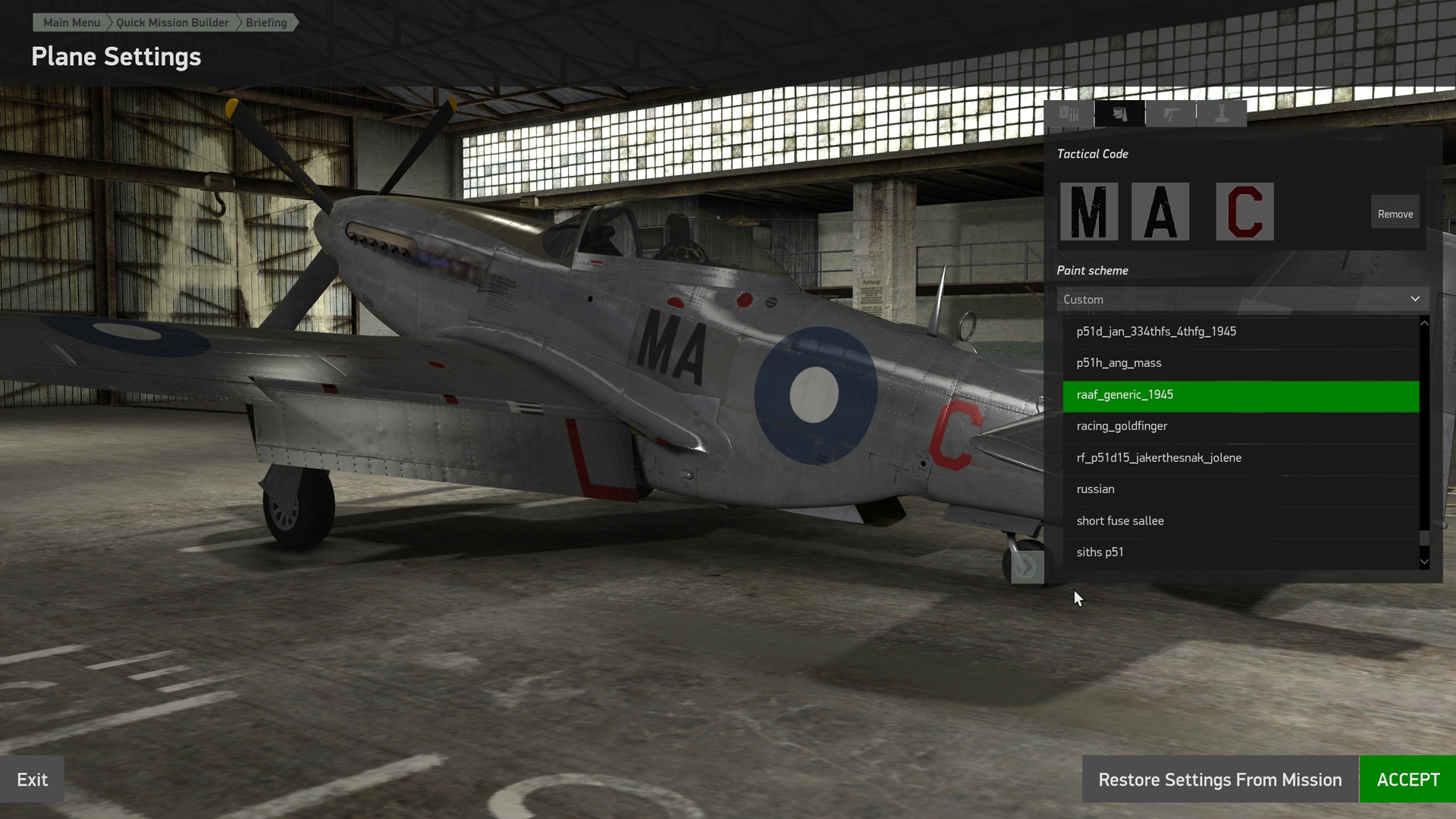
Task: Open the pistol icon tab
Action: (x=1171, y=114)
